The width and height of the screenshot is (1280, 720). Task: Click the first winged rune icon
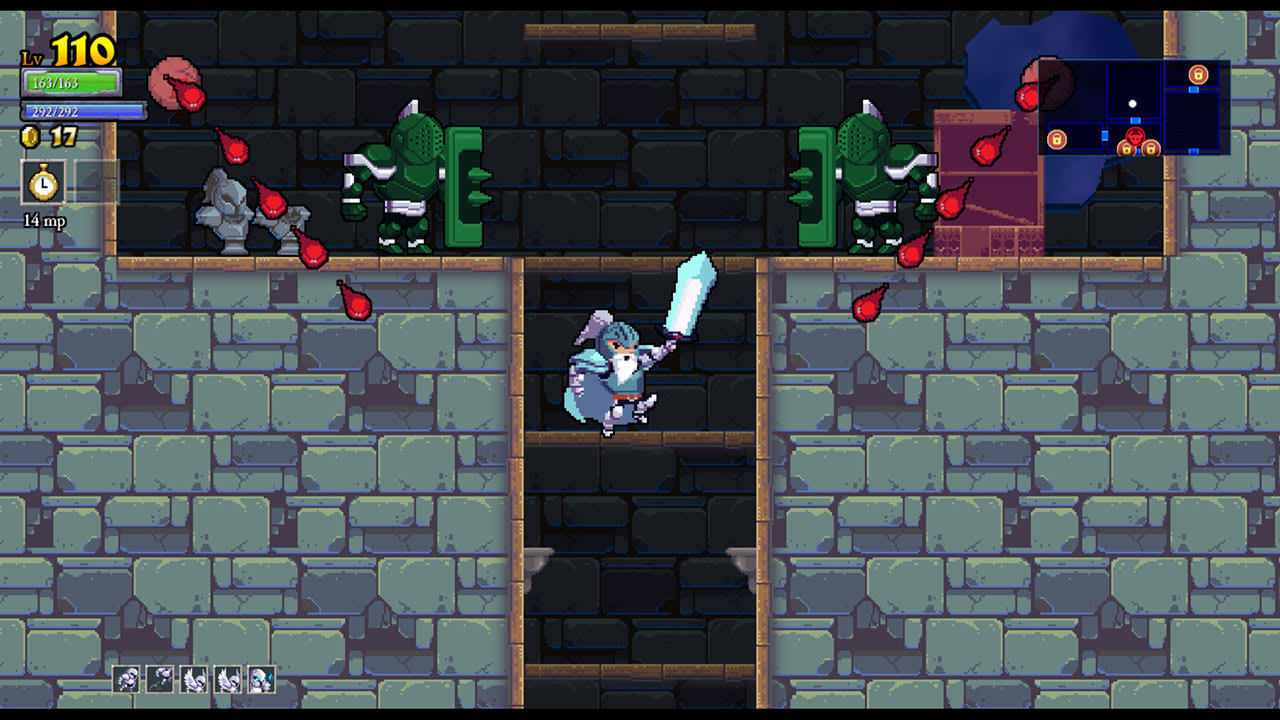192,680
